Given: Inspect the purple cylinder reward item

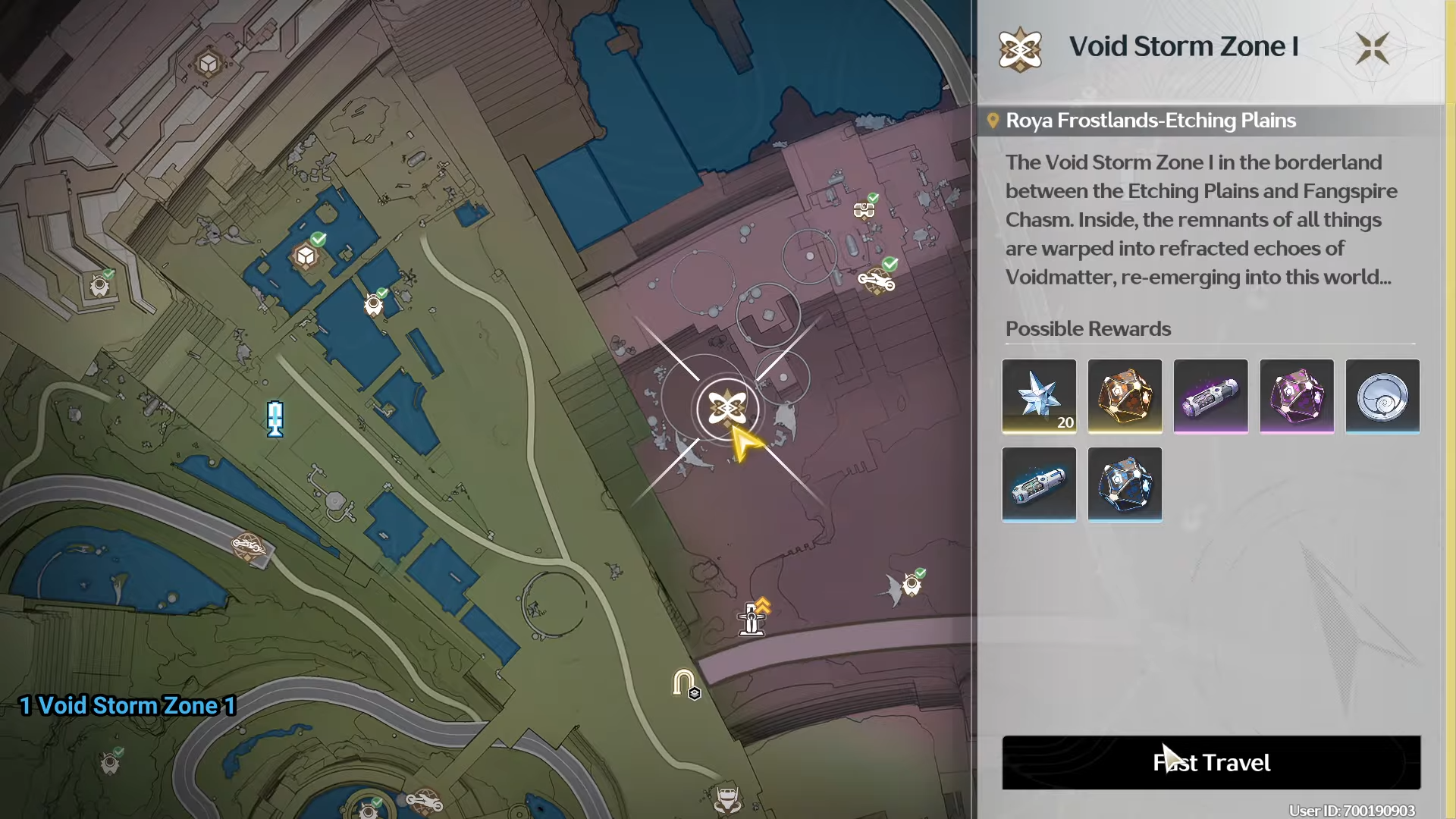Looking at the screenshot, I should pyautogui.click(x=1210, y=396).
